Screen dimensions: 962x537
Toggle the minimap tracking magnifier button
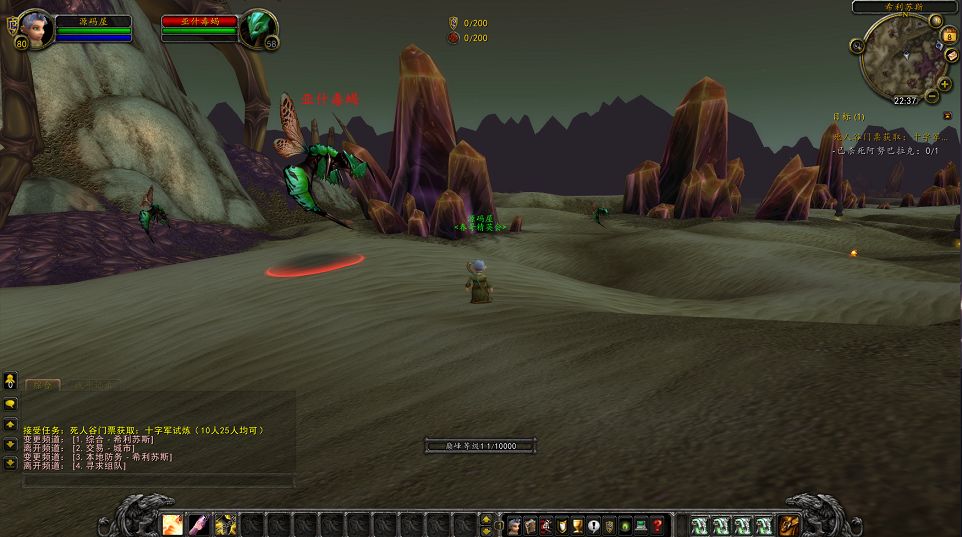point(857,46)
